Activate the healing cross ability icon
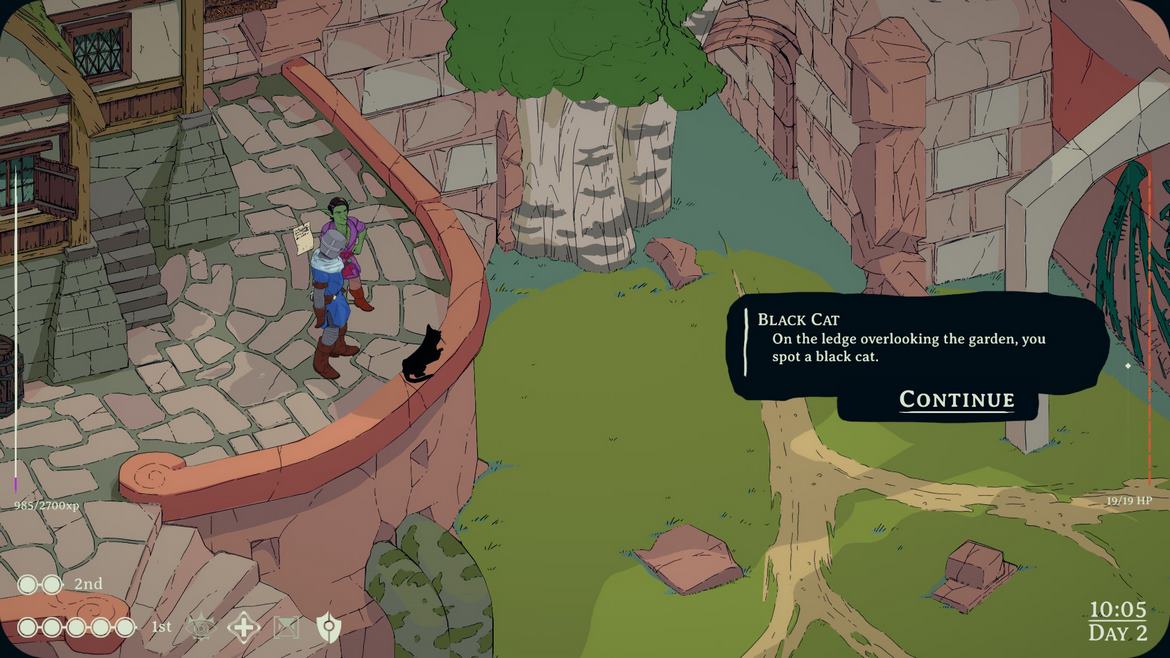Screen dimensions: 1170x658 pyautogui.click(x=243, y=627)
